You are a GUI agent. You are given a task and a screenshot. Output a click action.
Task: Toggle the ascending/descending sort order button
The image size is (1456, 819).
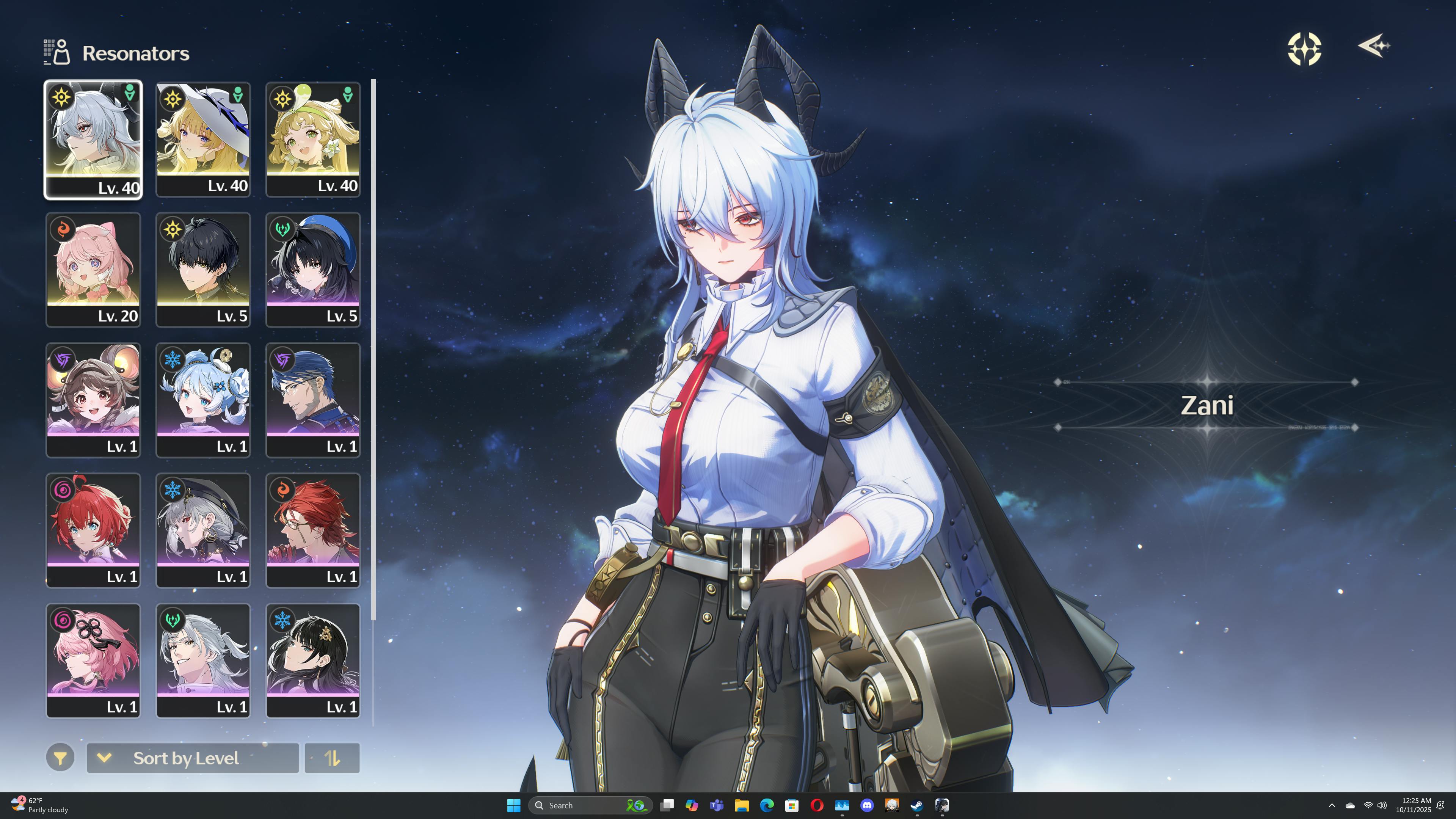332,758
